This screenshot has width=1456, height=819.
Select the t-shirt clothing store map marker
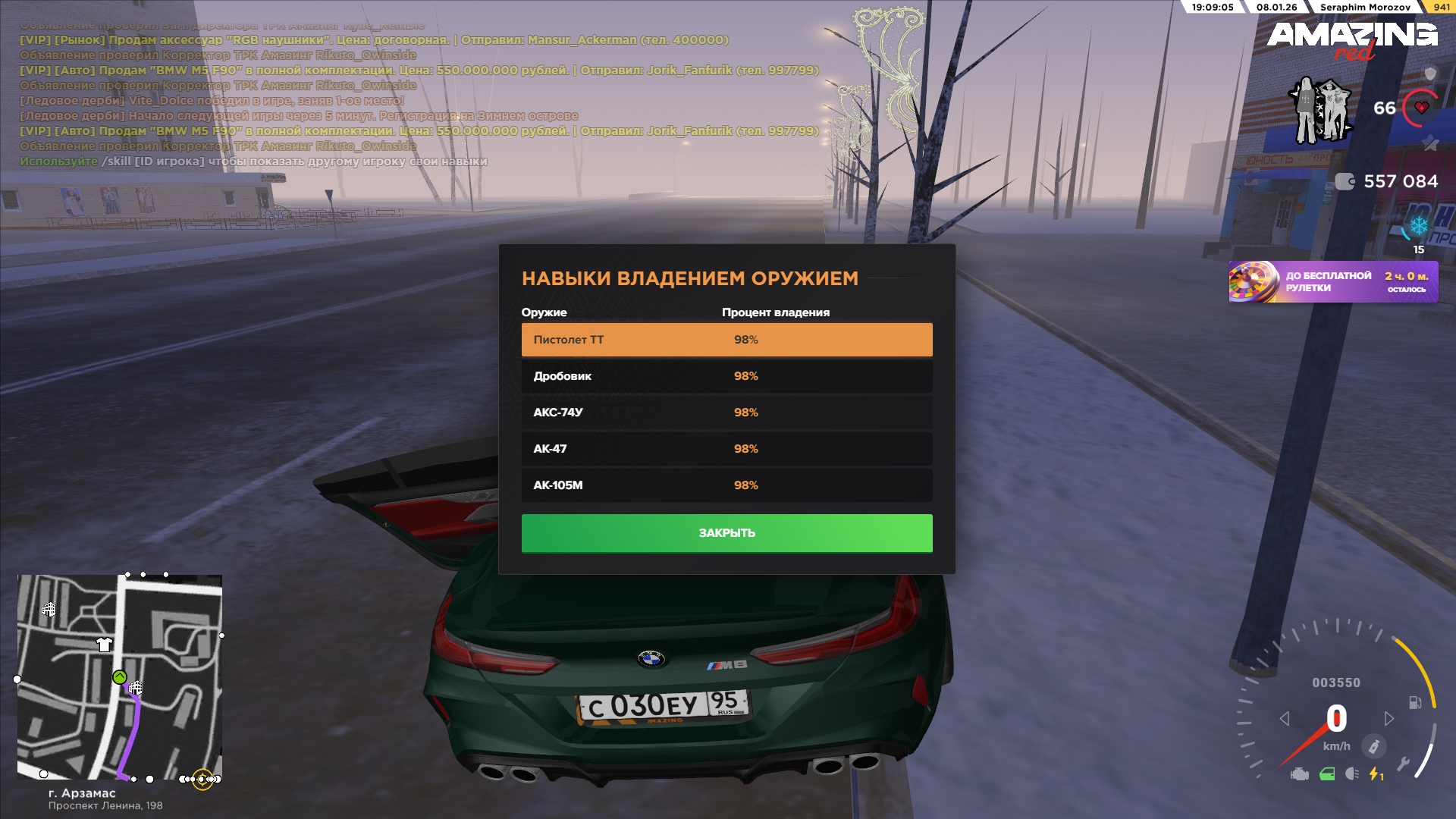tap(105, 645)
